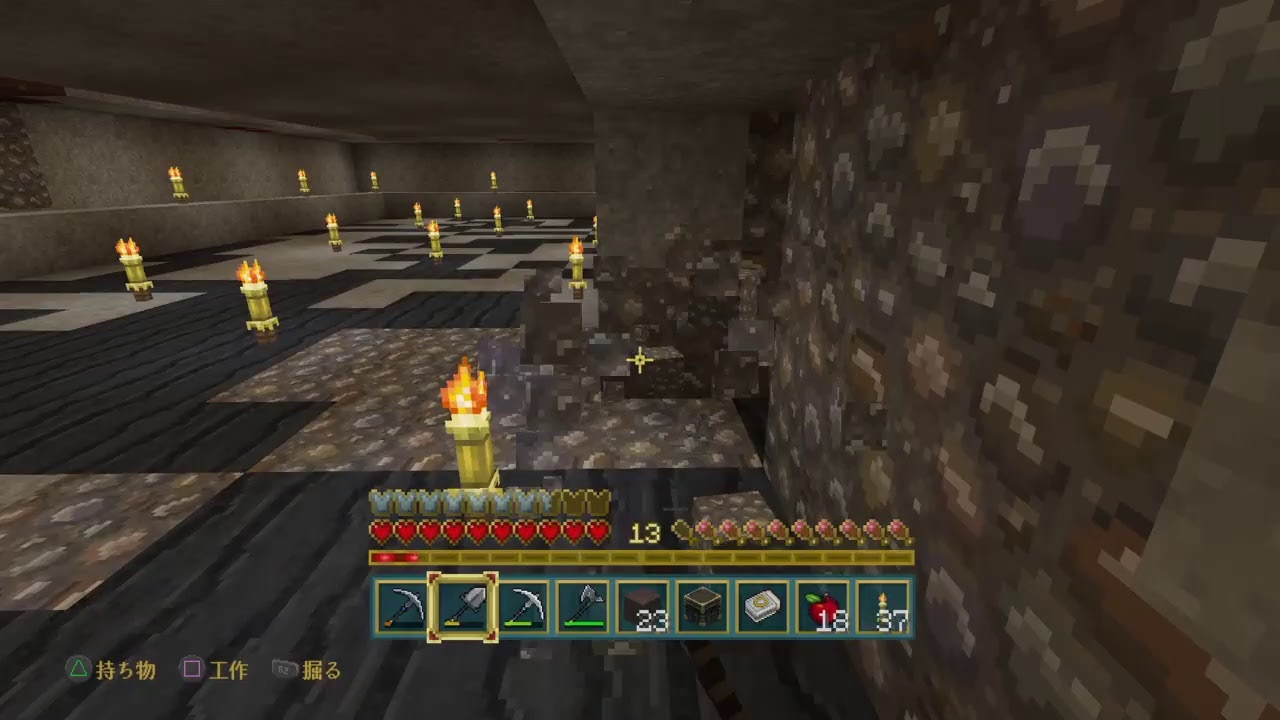
Task: Select the shovel in the hotbar
Action: pyautogui.click(x=462, y=605)
